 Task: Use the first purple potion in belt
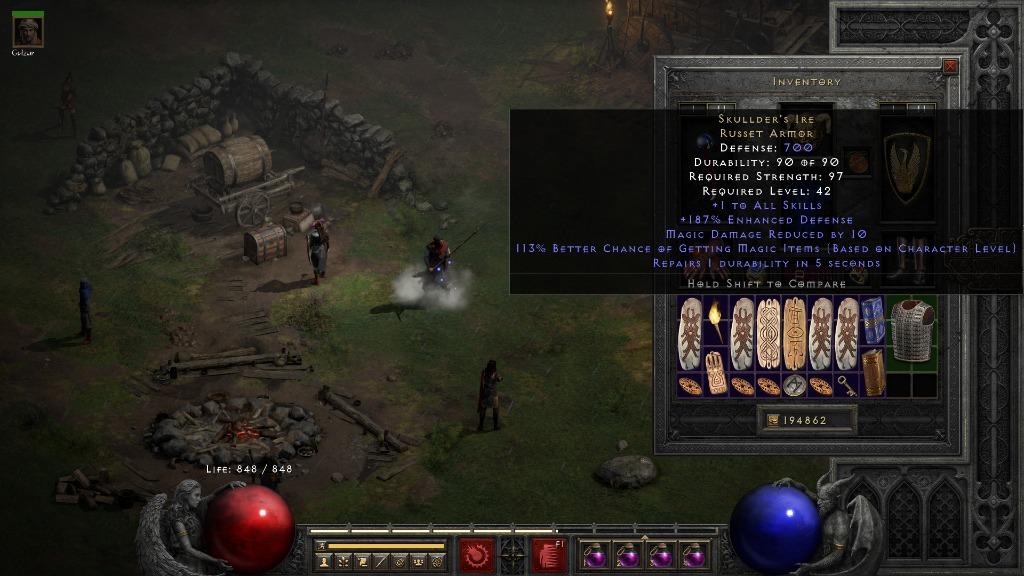click(x=596, y=555)
